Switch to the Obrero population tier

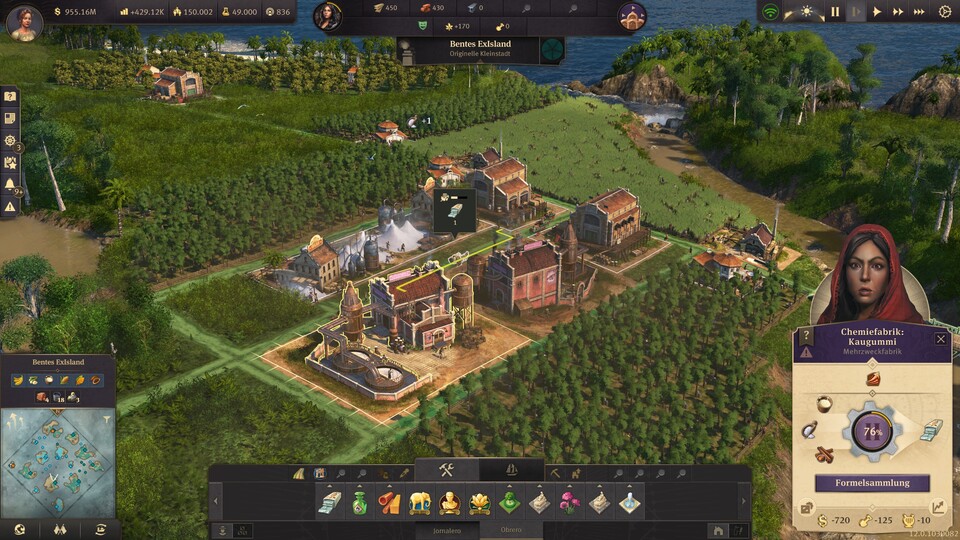coord(510,530)
